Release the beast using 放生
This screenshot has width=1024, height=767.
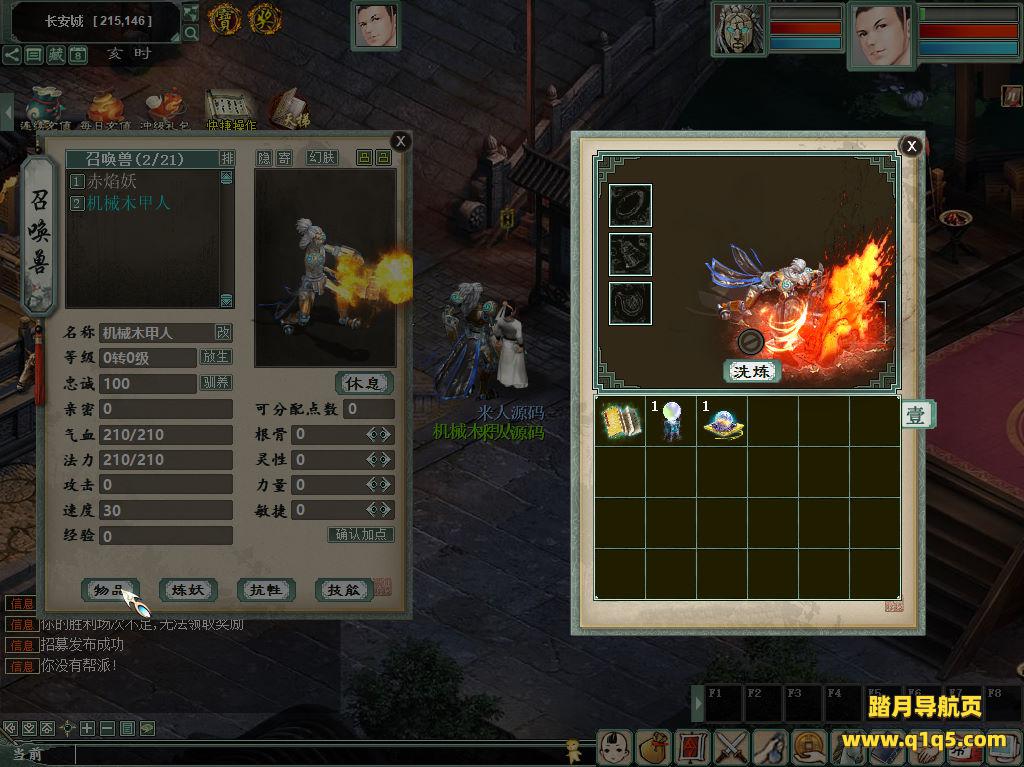(216, 357)
